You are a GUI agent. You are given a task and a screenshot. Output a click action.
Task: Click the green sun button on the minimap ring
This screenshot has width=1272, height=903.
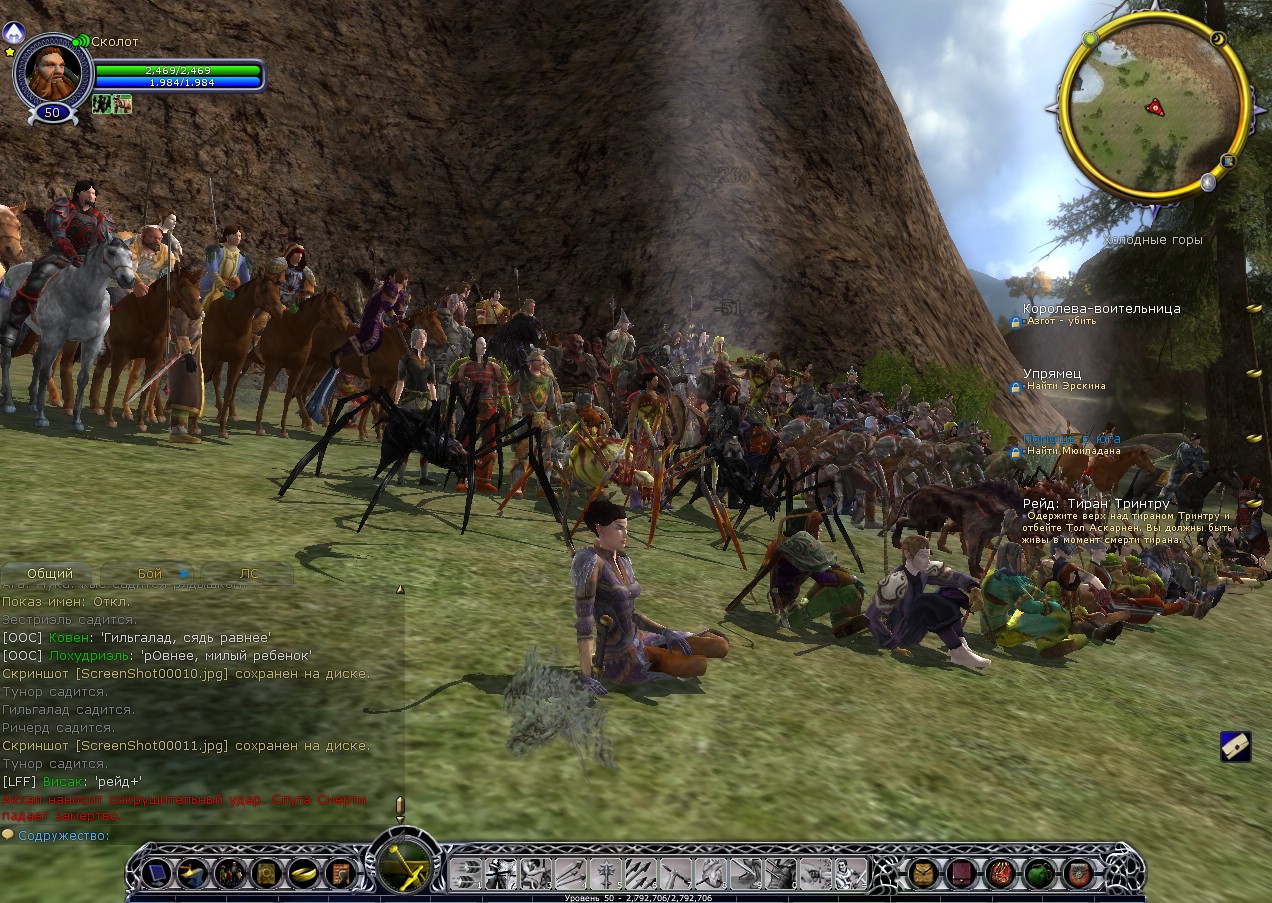pos(1090,39)
